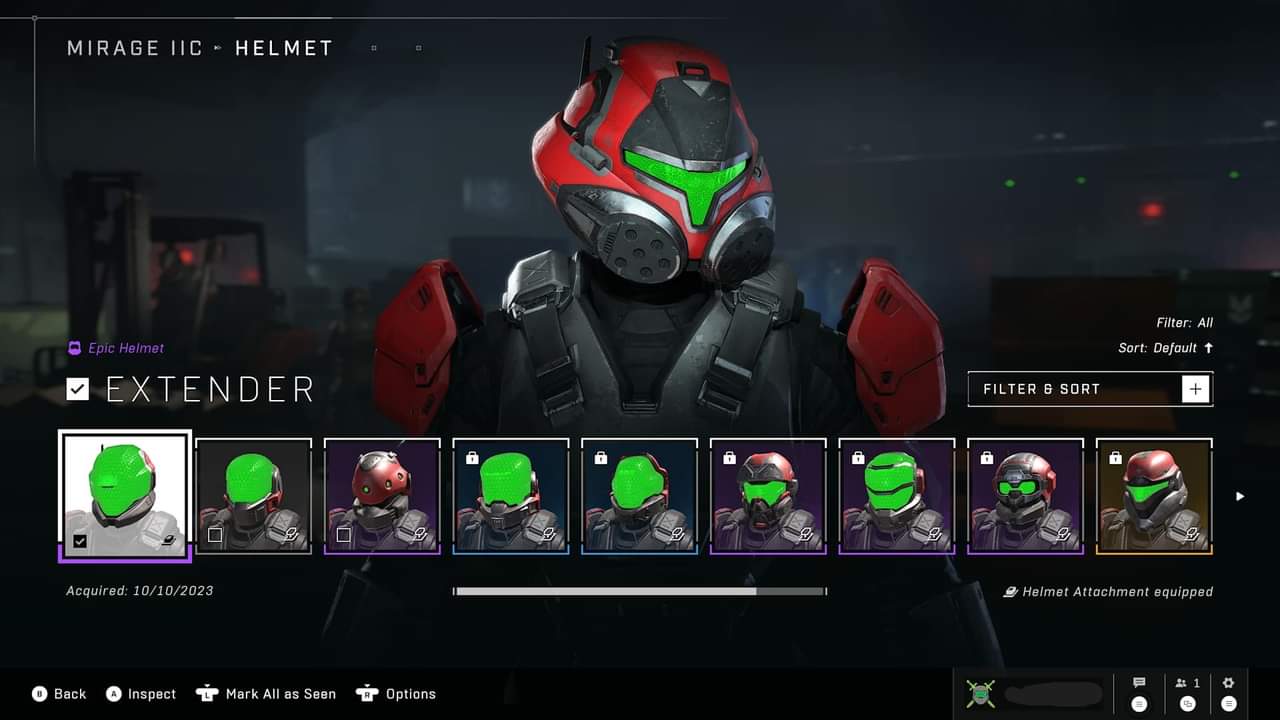Open the friends list icon
This screenshot has width=1280, height=720.
coord(1188,692)
